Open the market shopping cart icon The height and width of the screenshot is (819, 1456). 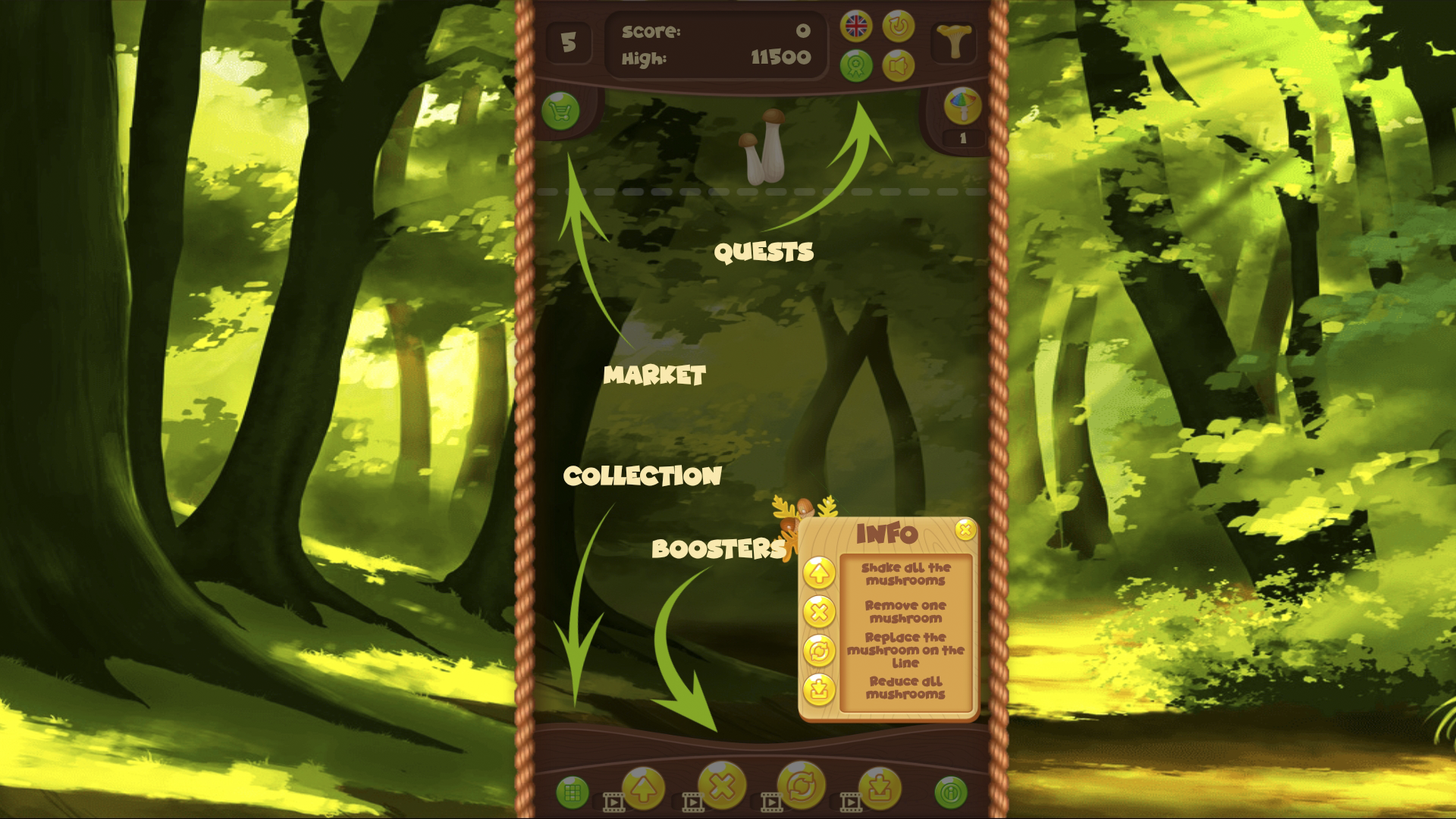point(560,111)
